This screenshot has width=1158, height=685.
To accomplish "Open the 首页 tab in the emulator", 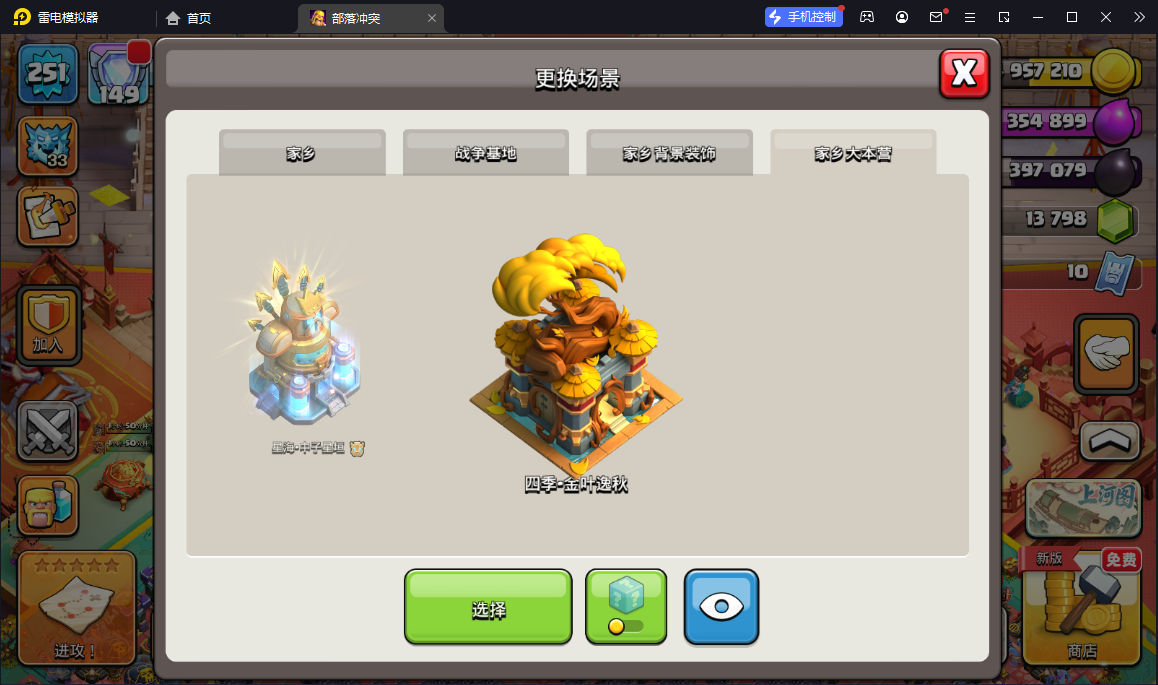I will pyautogui.click(x=189, y=18).
